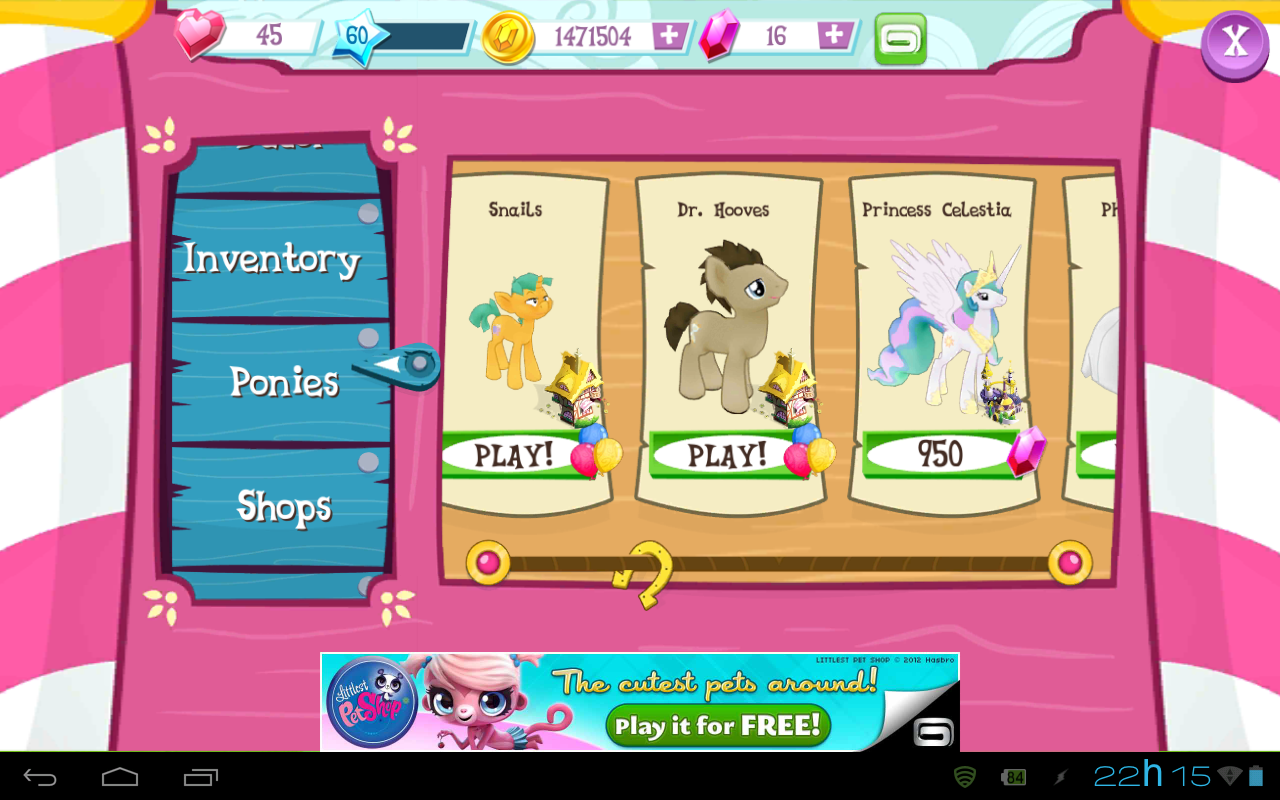Switch to the Inventory tab
Viewport: 1280px width, 800px height.
(272, 258)
